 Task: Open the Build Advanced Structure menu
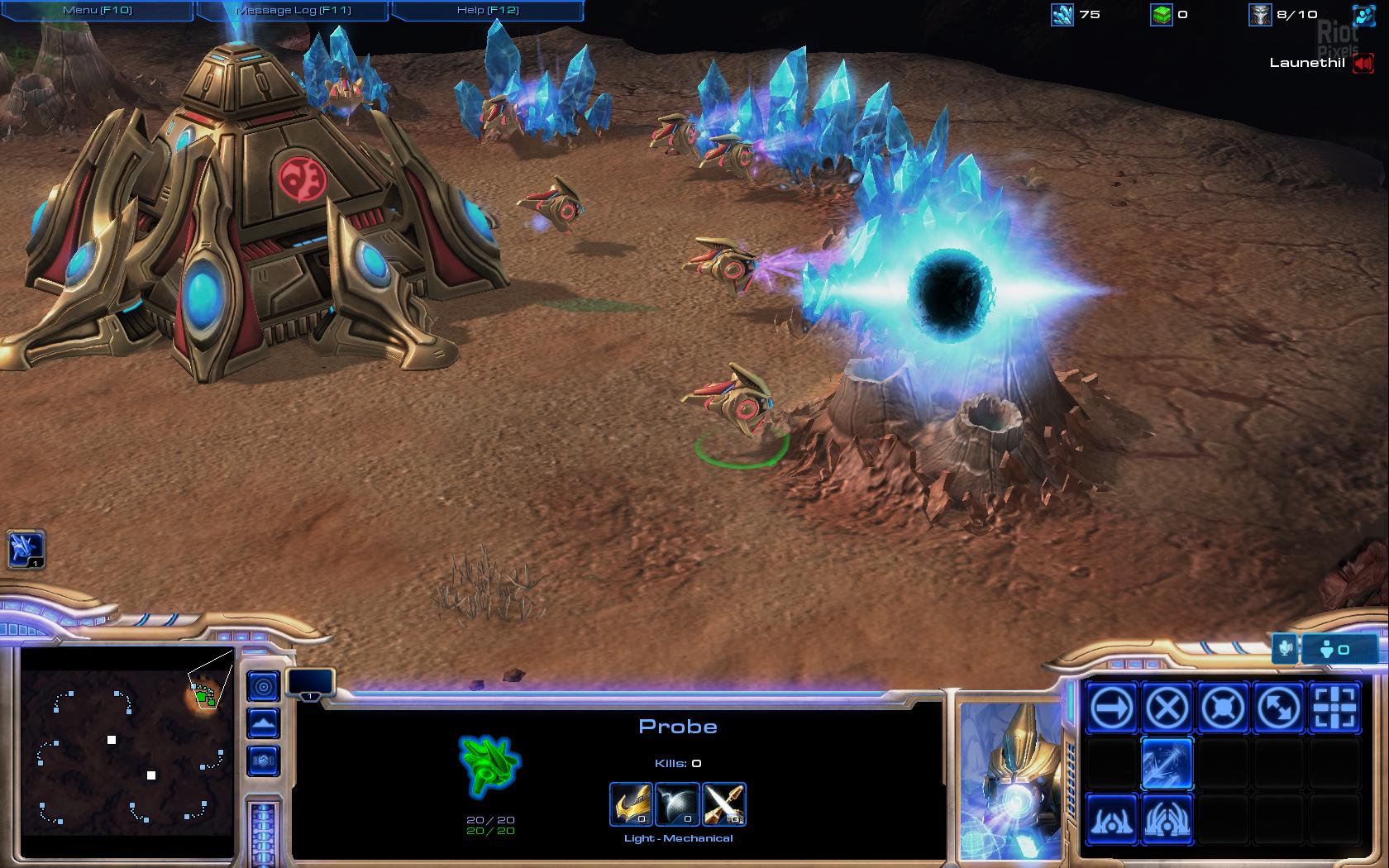(x=1167, y=819)
